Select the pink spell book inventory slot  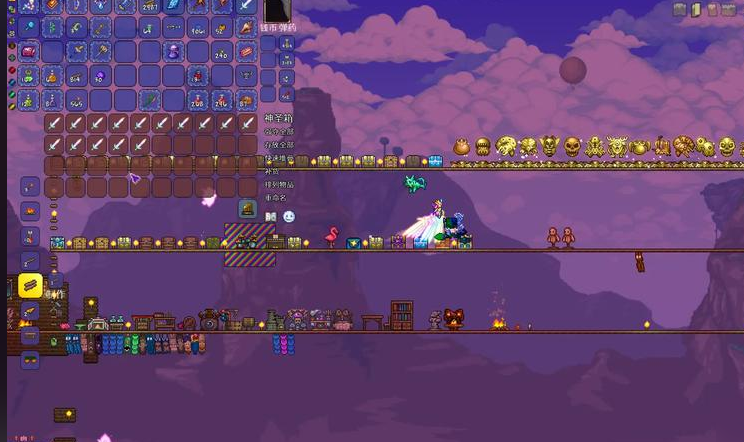coord(30,51)
